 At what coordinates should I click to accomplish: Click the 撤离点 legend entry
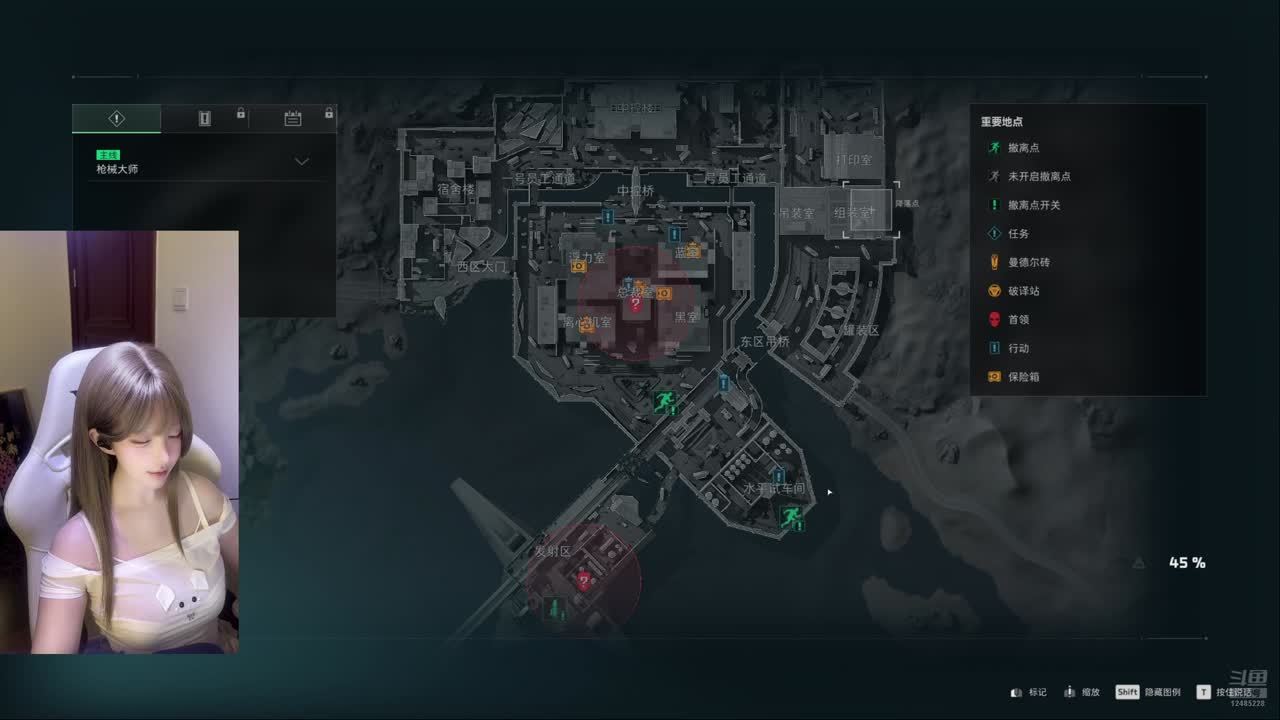1023,148
